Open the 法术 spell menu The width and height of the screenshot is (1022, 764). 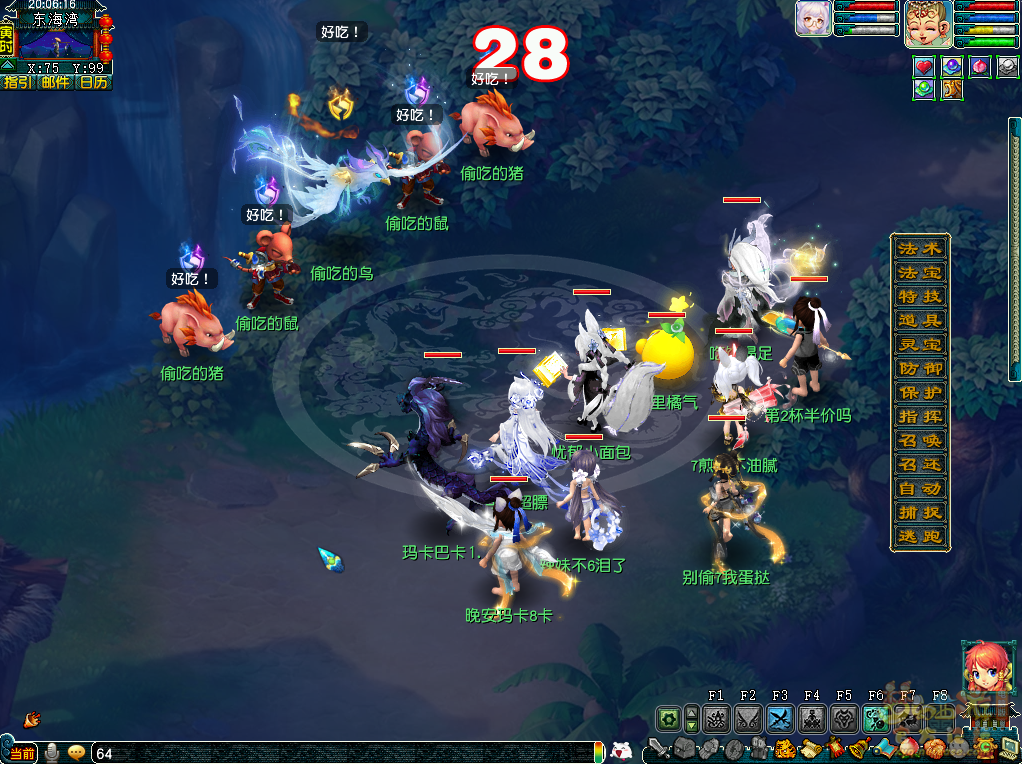point(919,249)
